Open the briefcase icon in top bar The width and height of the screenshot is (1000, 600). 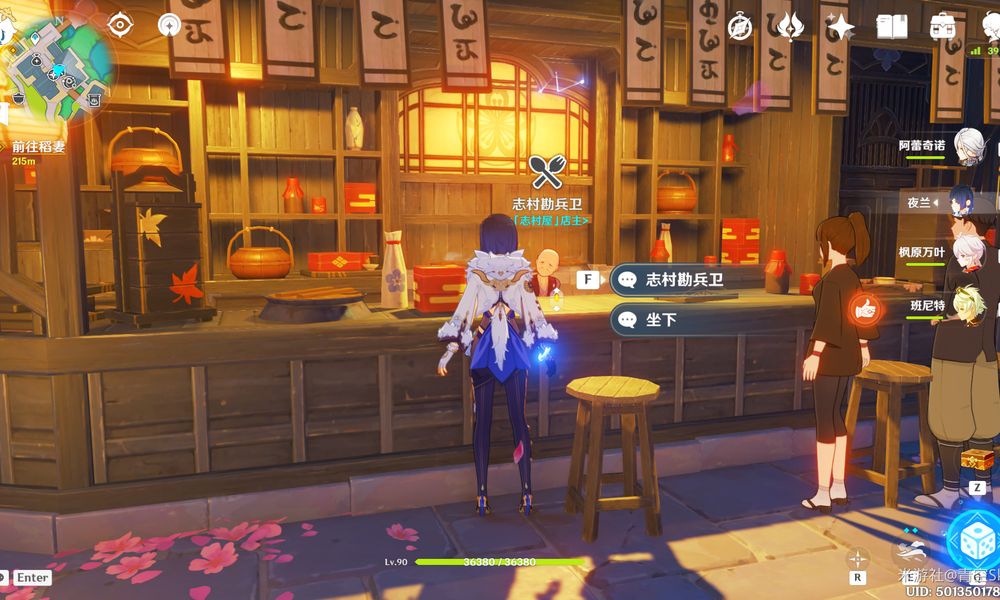click(942, 27)
